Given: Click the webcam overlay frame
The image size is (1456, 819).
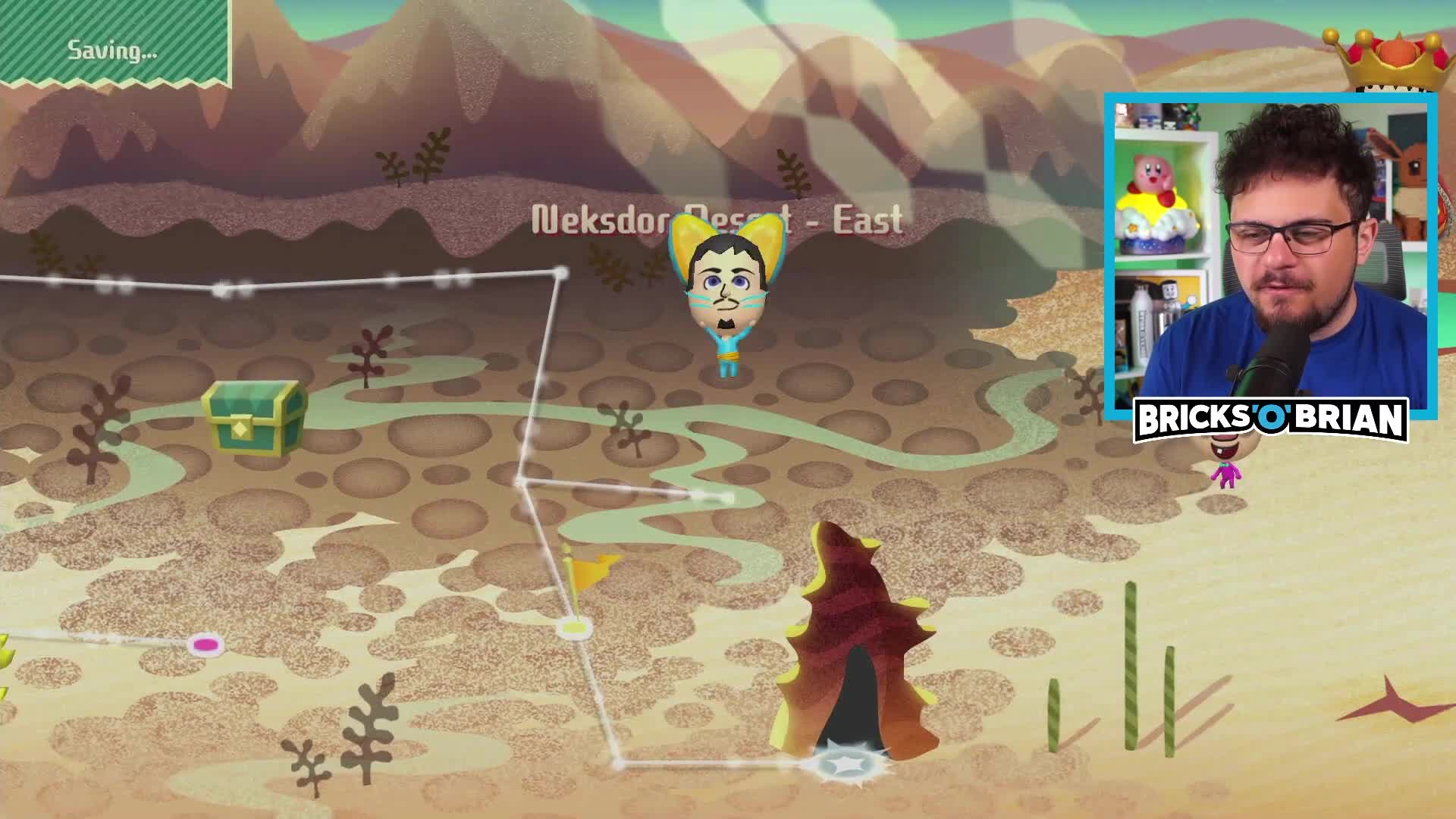Looking at the screenshot, I should click(x=1274, y=250).
